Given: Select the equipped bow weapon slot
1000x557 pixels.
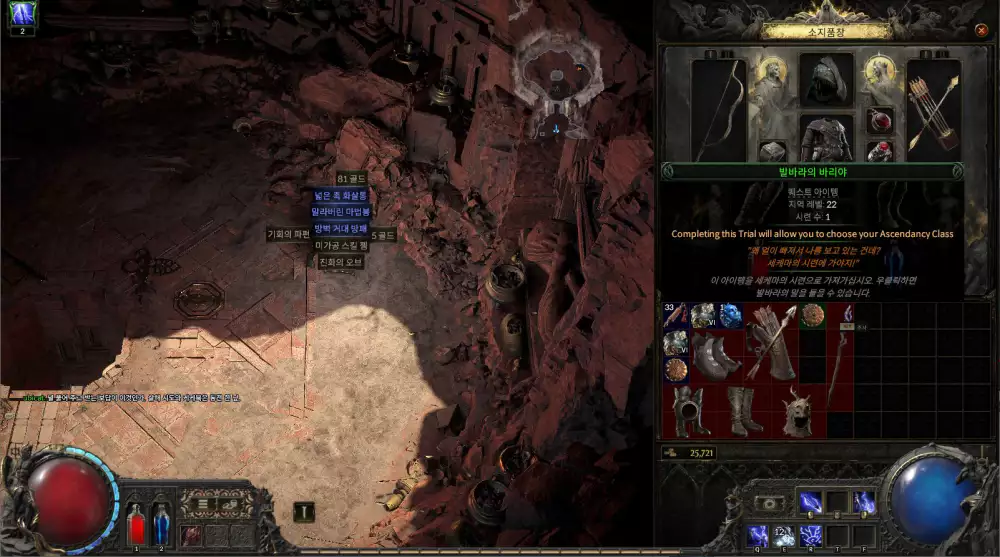Looking at the screenshot, I should coord(718,108).
